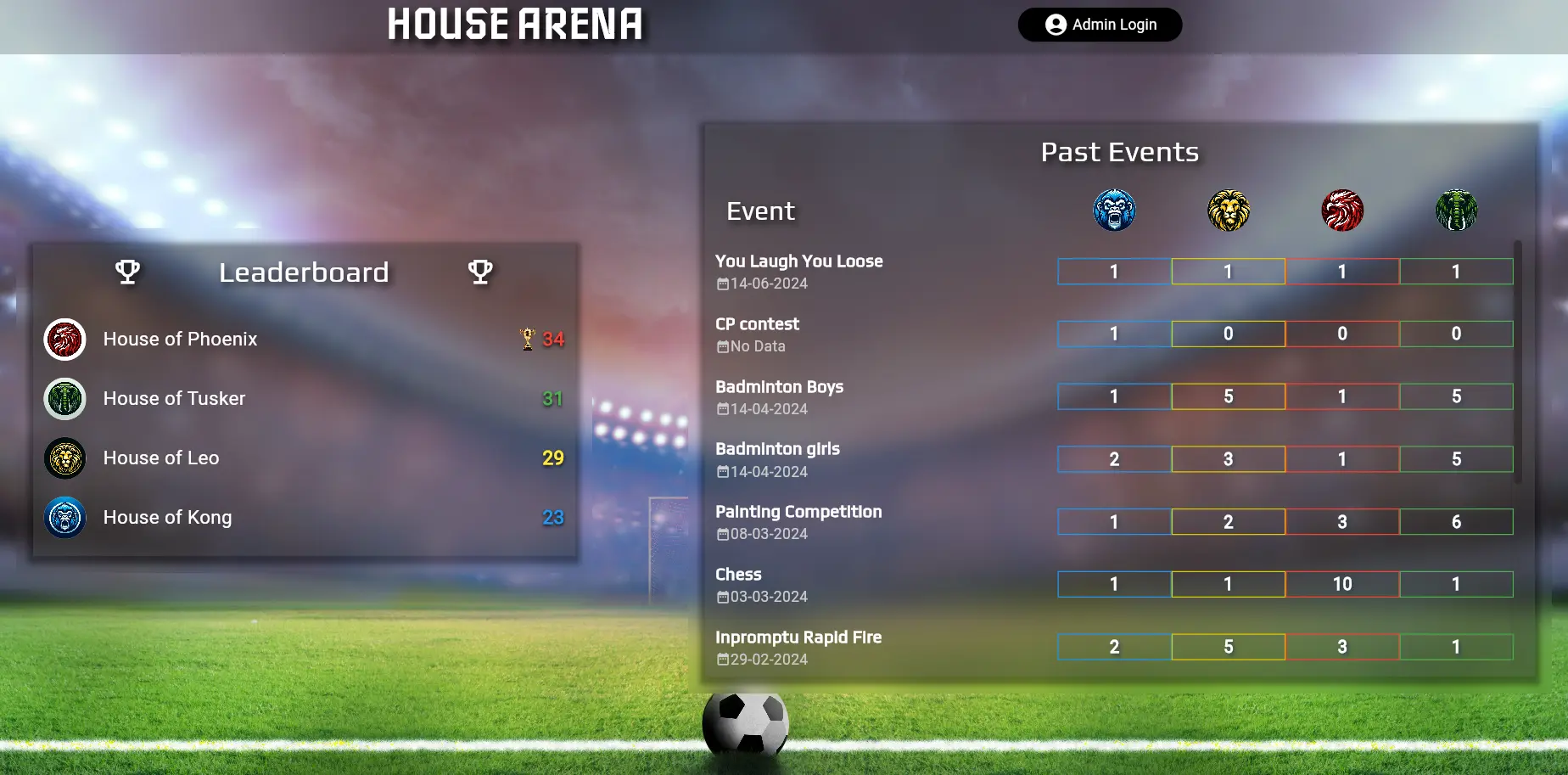Click Kong's score cell for CP contest

point(1113,333)
